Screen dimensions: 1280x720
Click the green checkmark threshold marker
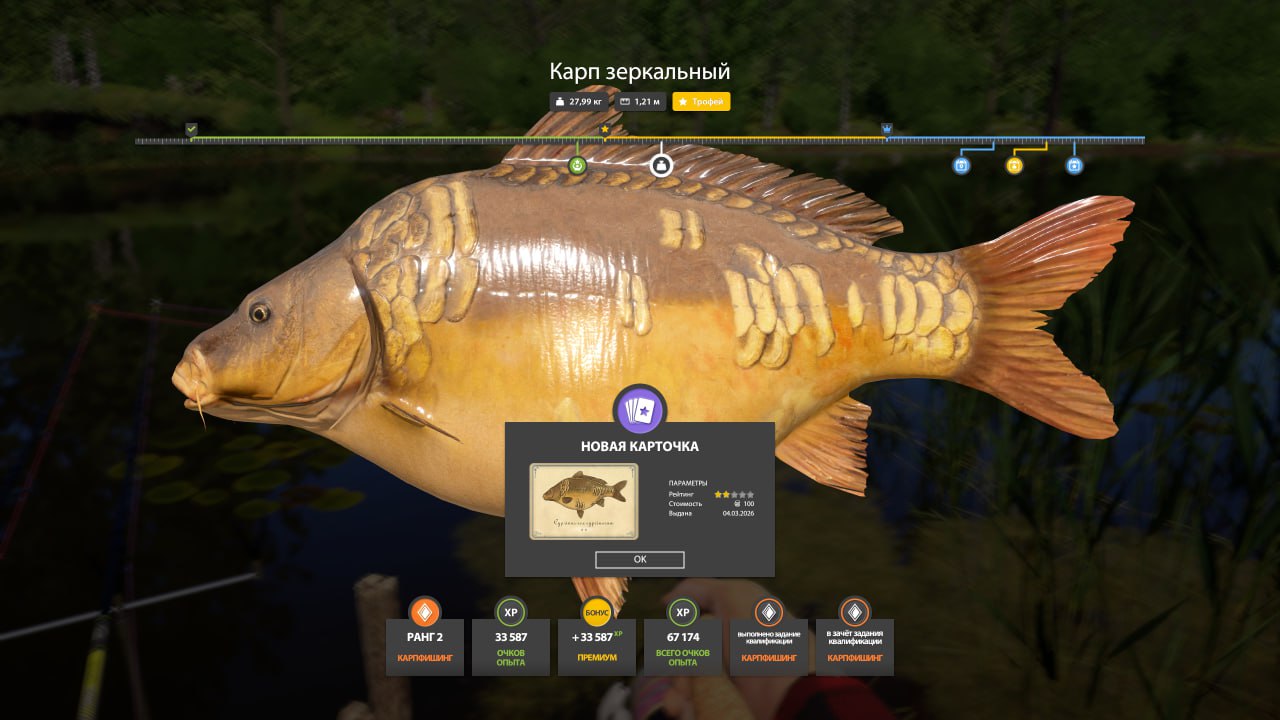[191, 129]
